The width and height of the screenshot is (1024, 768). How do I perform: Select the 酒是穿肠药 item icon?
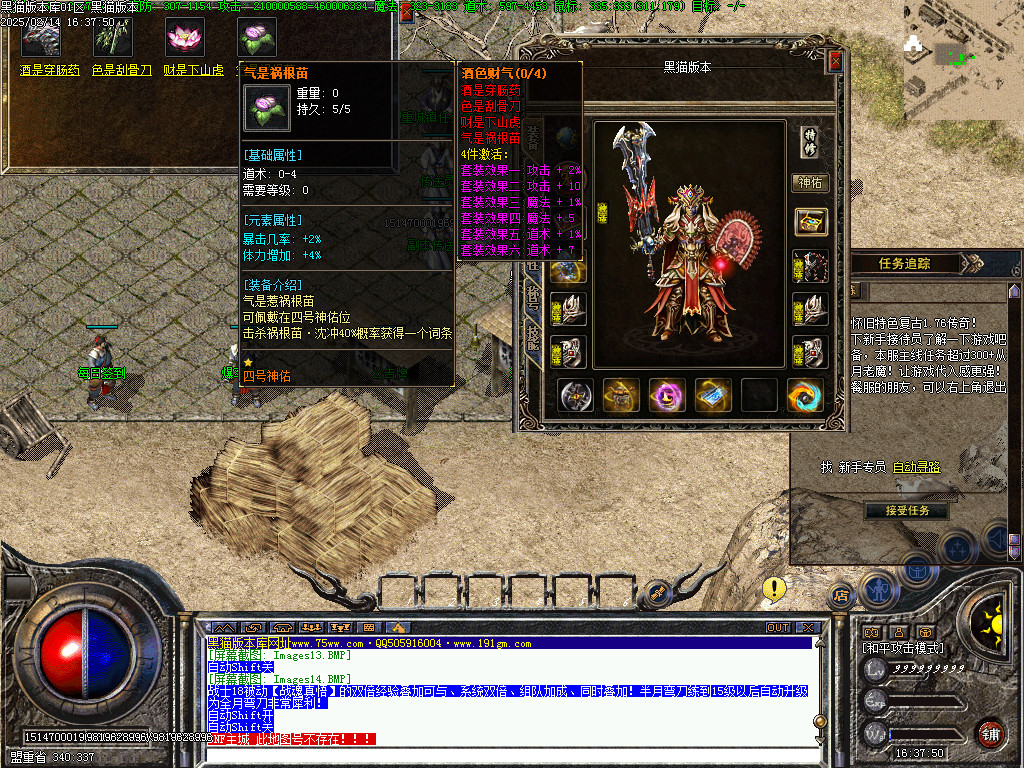point(41,37)
